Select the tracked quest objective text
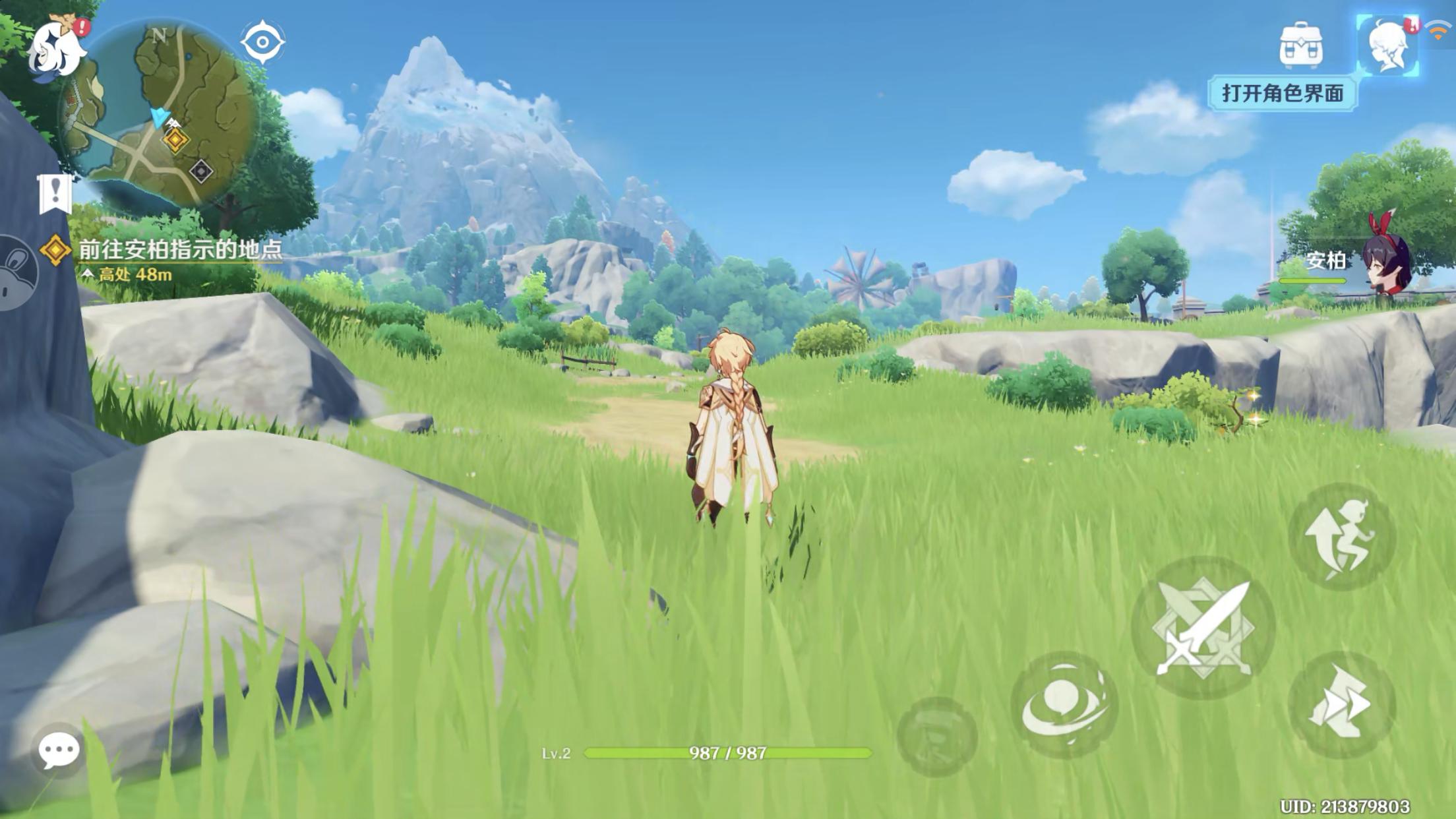 [x=180, y=250]
